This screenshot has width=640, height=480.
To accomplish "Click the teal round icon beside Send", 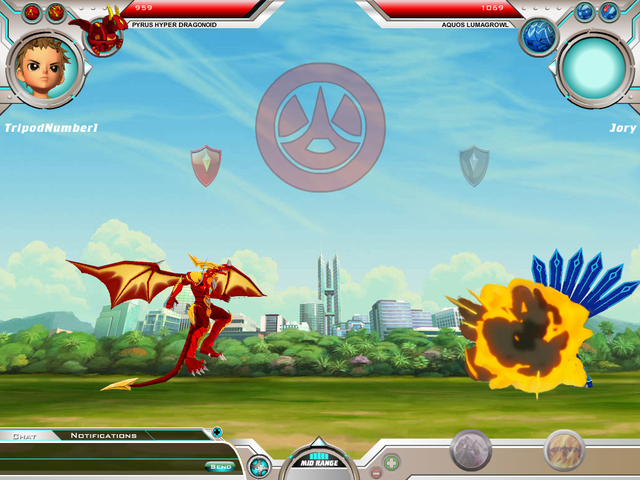I will click(x=259, y=465).
